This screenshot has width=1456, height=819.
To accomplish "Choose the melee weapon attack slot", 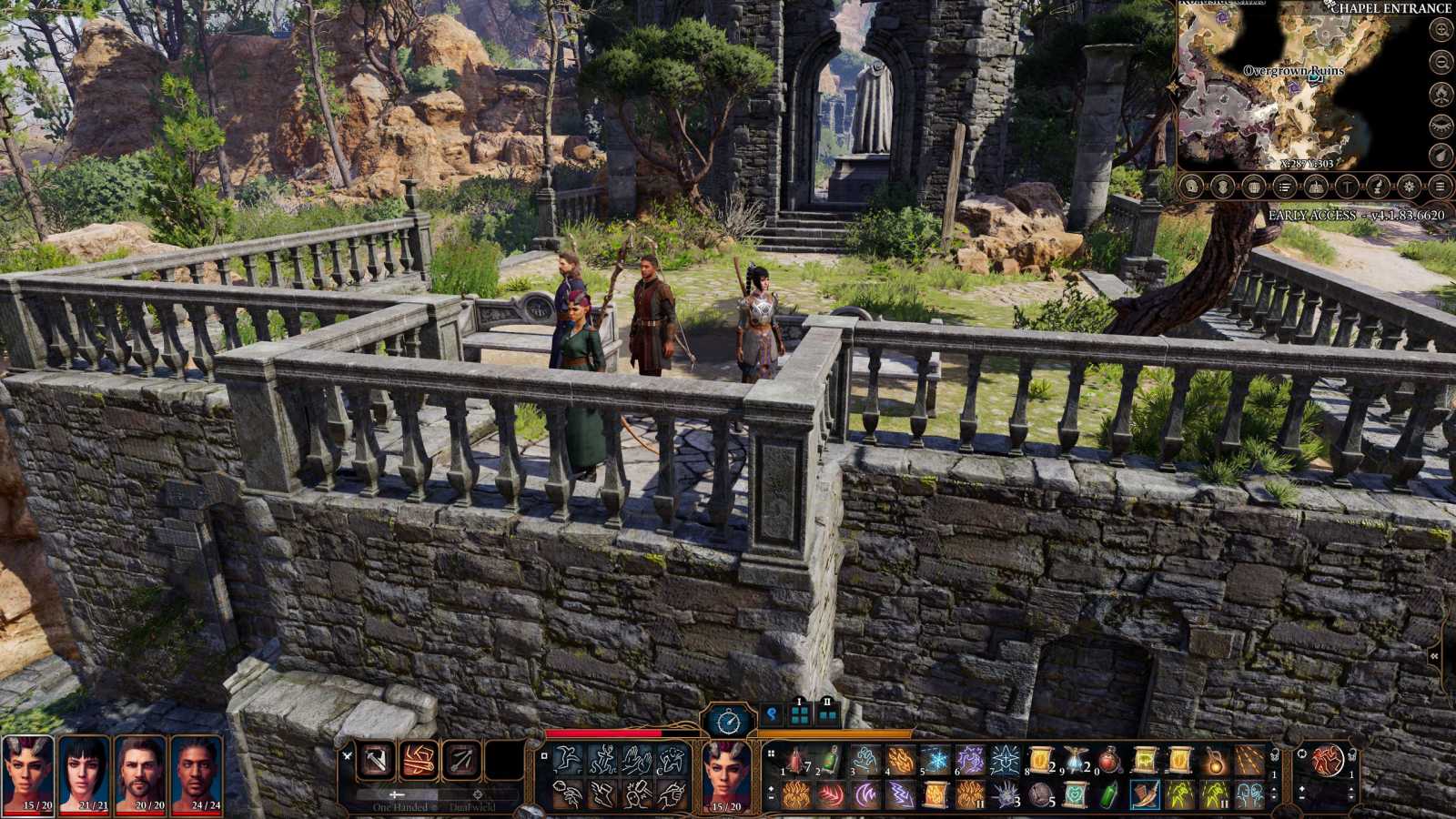I will pyautogui.click(x=375, y=760).
